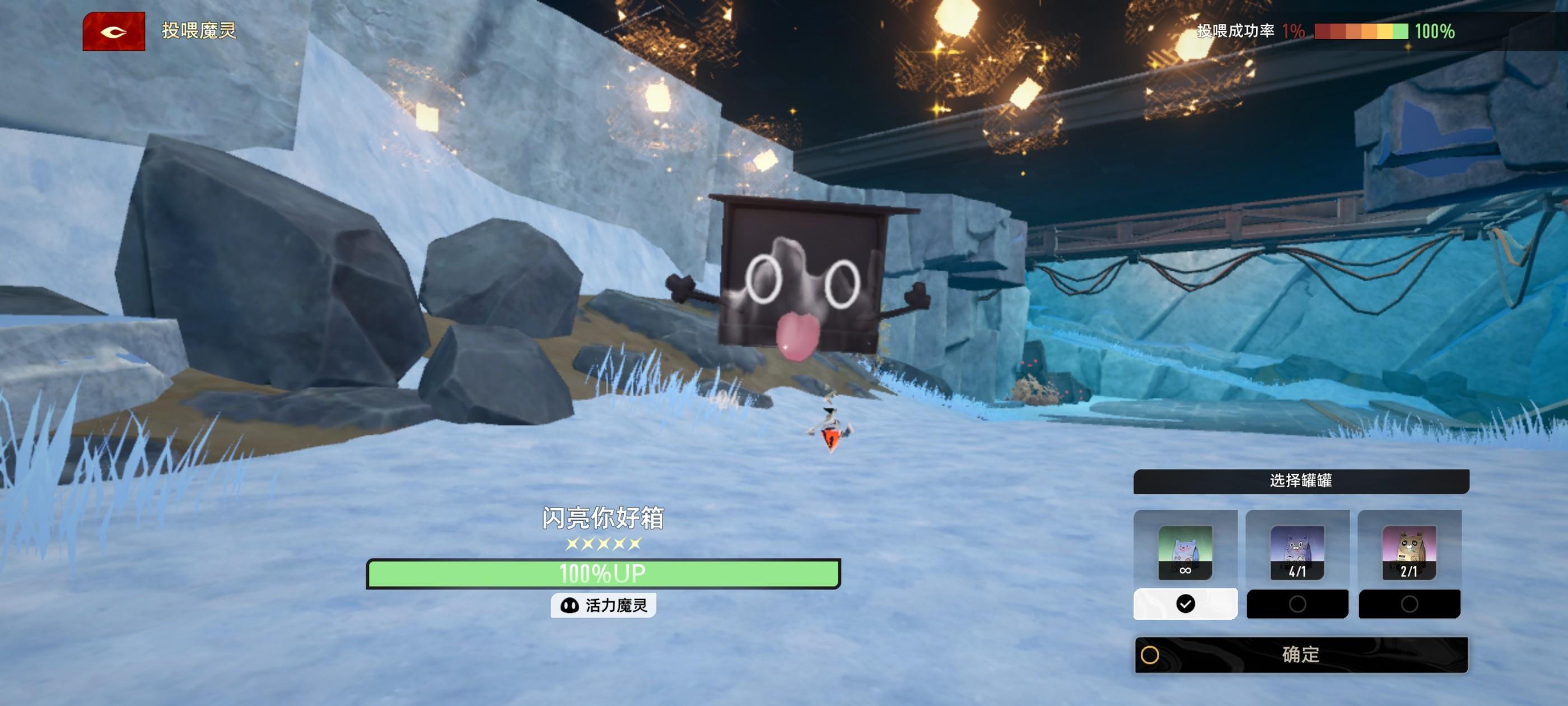
Task: Click the red back button
Action: pos(114,31)
